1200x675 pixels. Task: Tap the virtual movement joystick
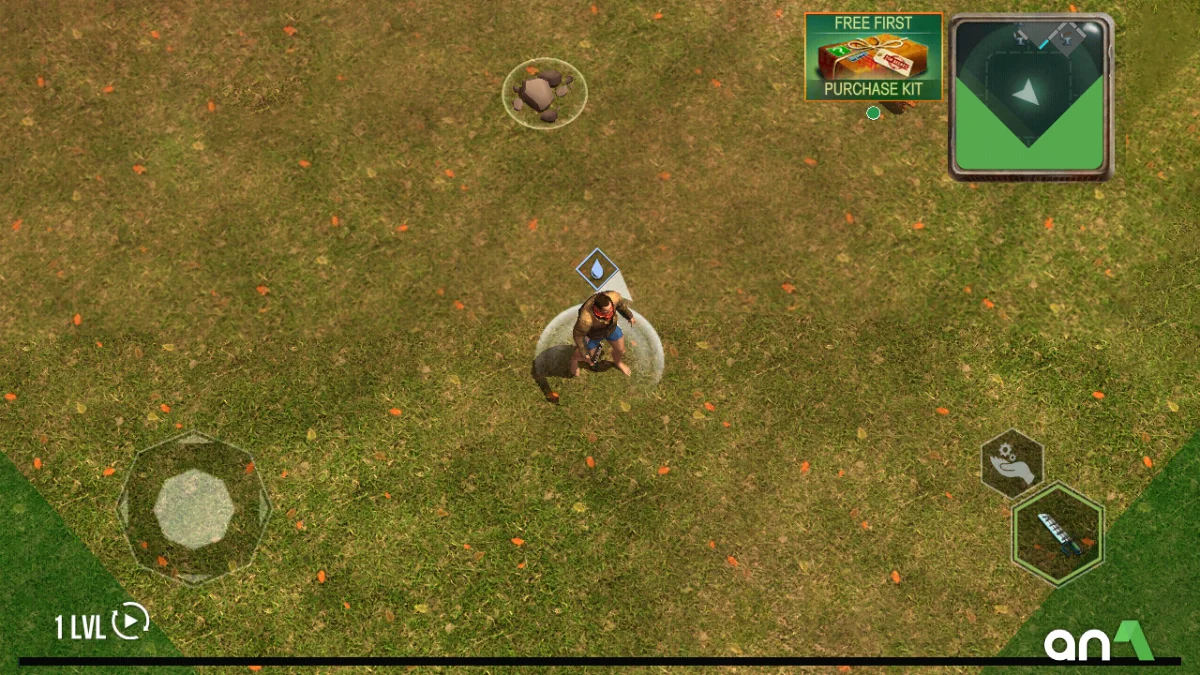pos(194,507)
